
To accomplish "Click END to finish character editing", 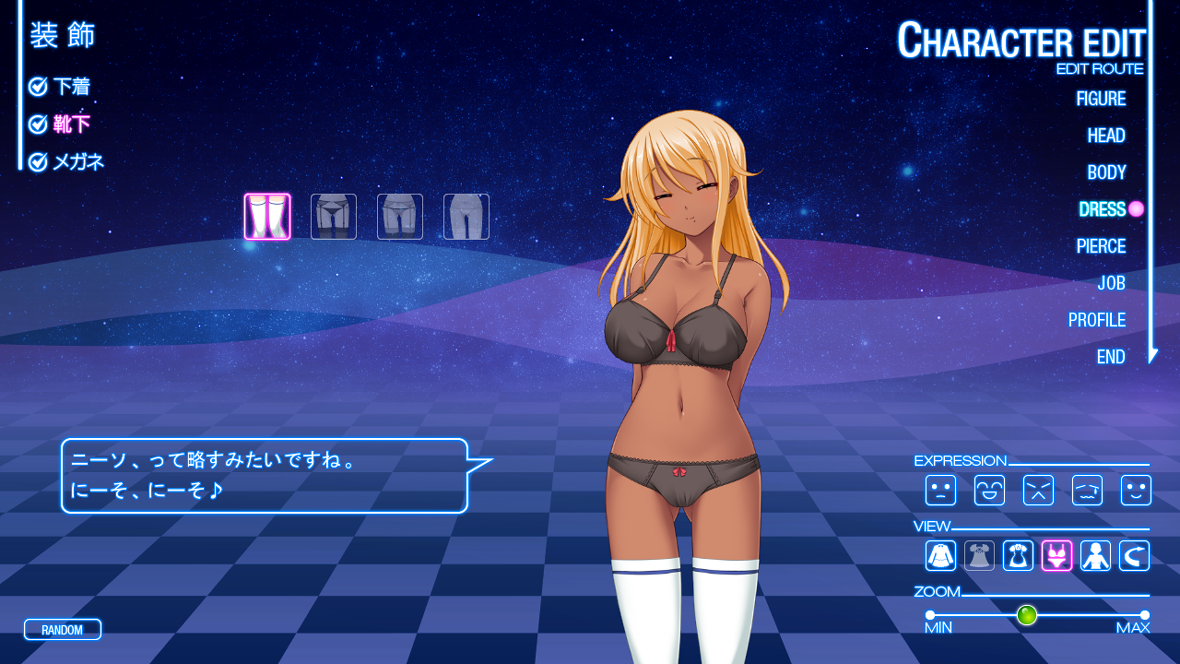I will (x=1110, y=357).
